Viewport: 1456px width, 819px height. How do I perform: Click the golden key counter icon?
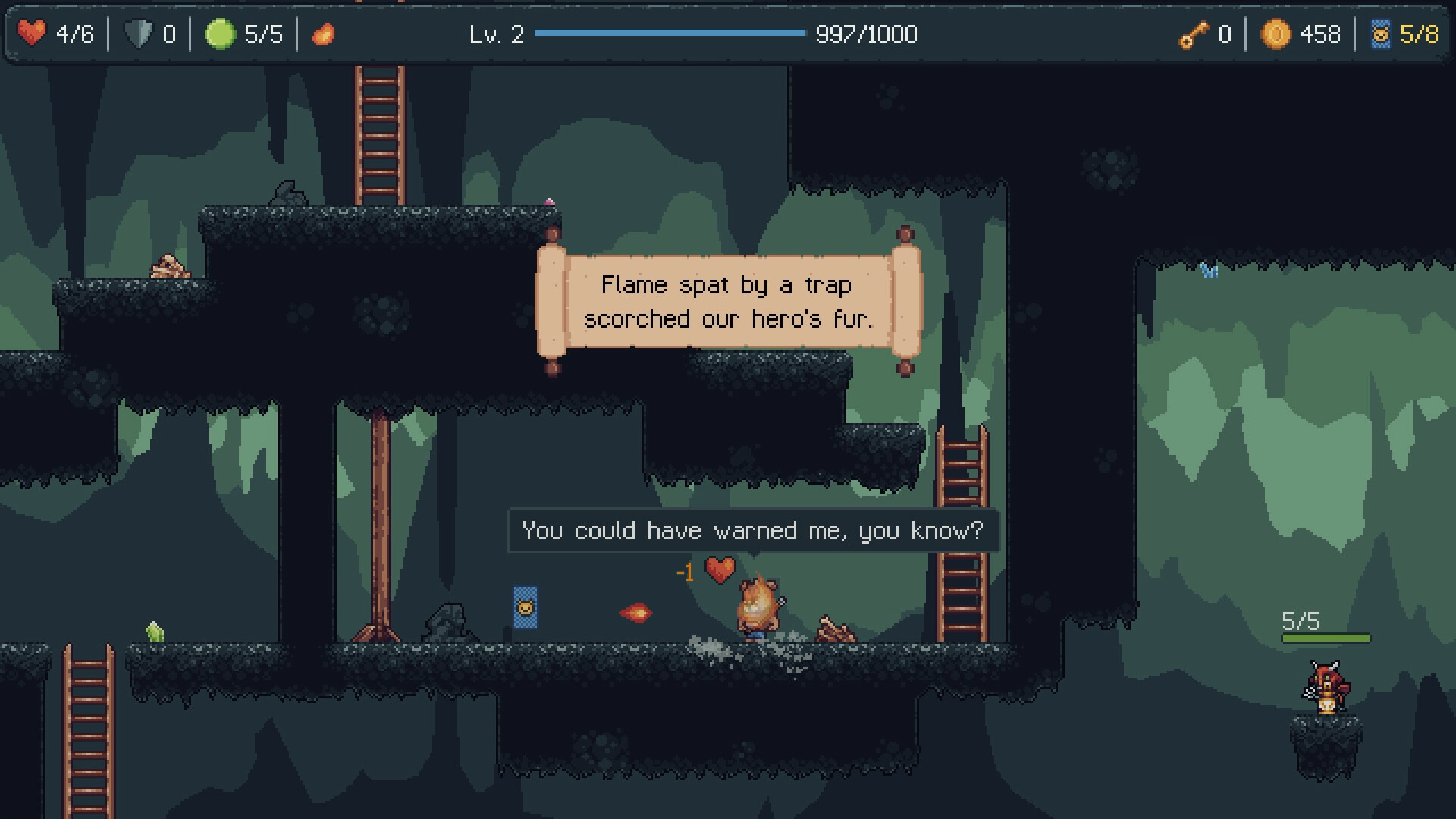1193,35
